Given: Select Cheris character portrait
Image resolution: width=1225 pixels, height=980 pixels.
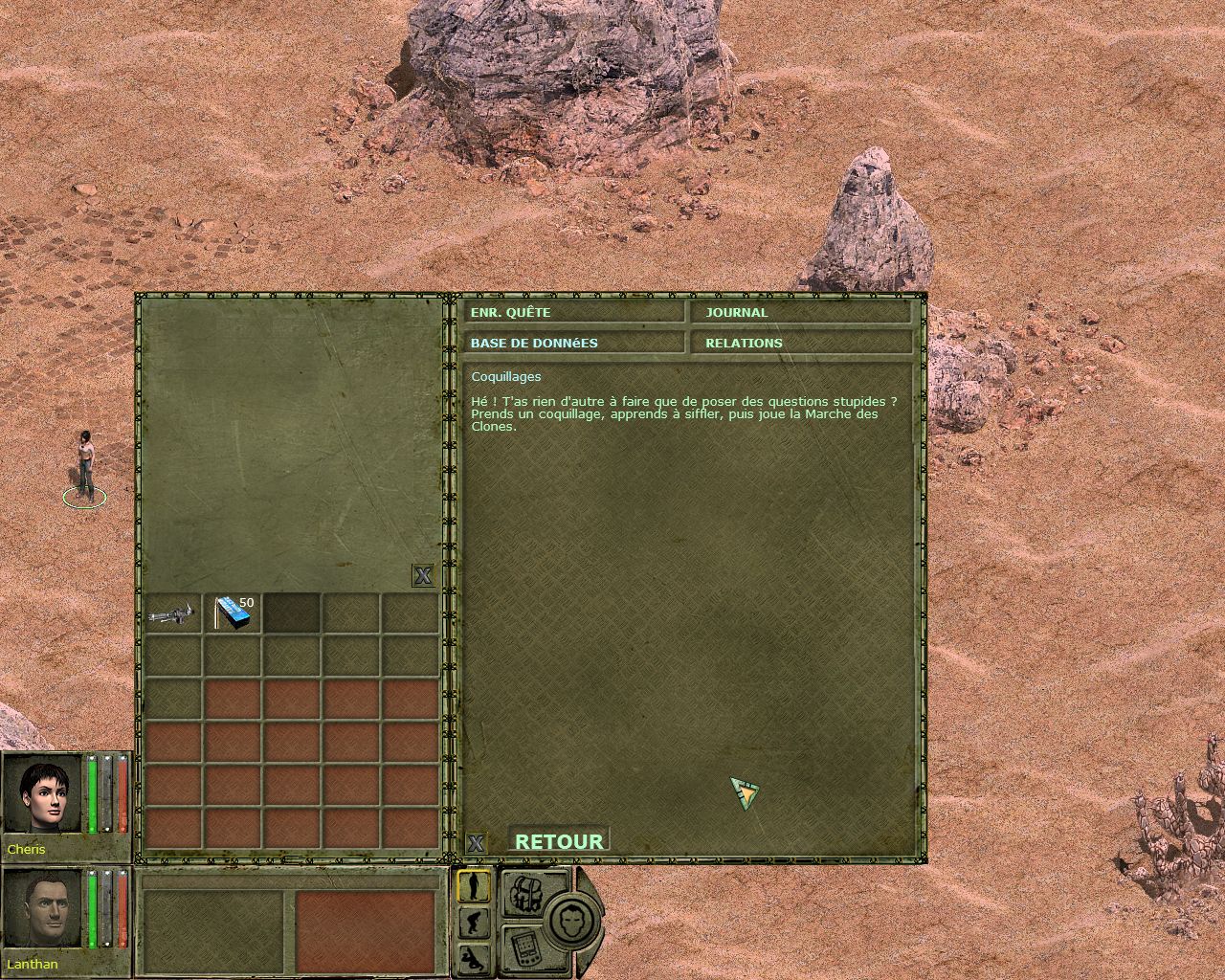Looking at the screenshot, I should coord(43,794).
